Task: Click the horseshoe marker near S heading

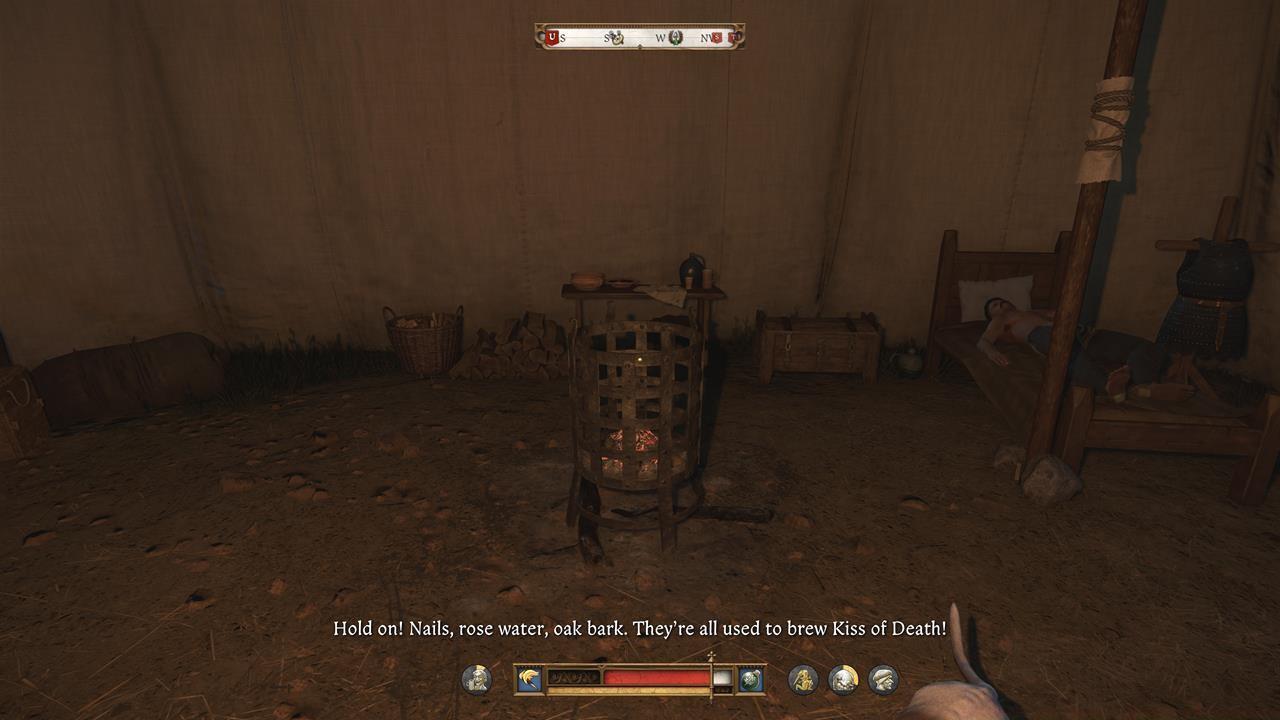Action: pos(617,38)
